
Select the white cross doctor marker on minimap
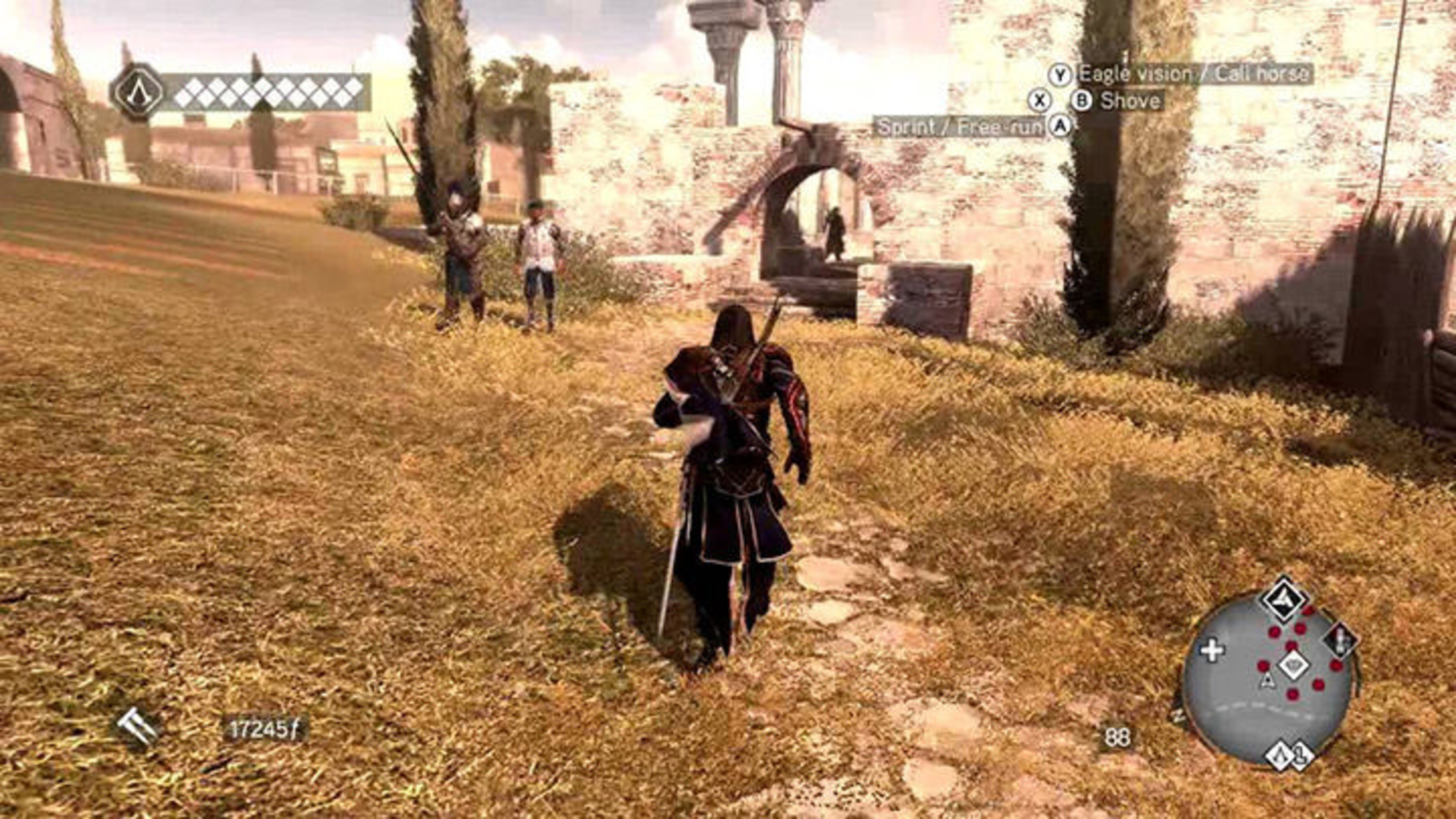(1212, 650)
